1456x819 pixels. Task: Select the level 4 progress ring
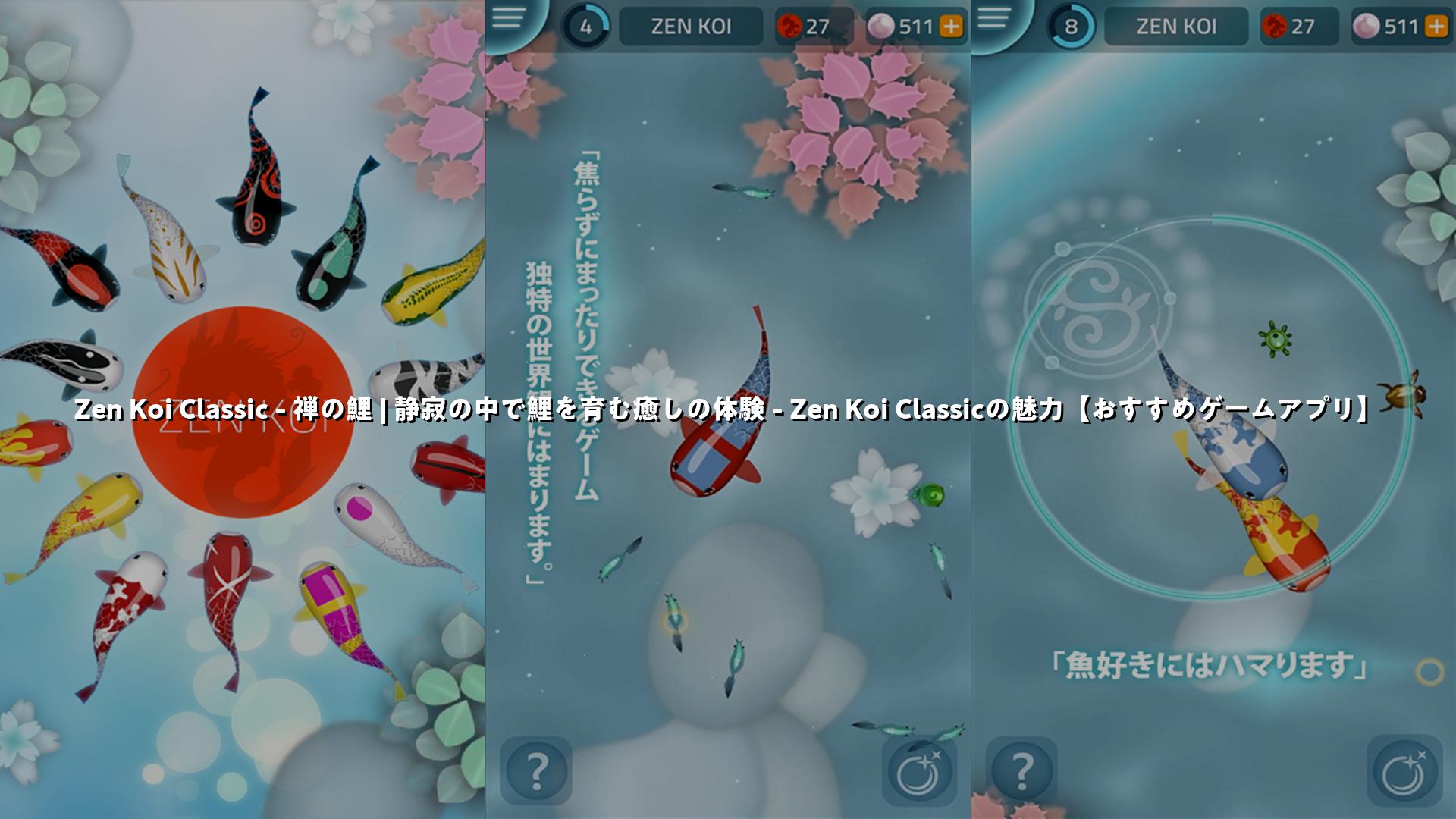point(585,27)
